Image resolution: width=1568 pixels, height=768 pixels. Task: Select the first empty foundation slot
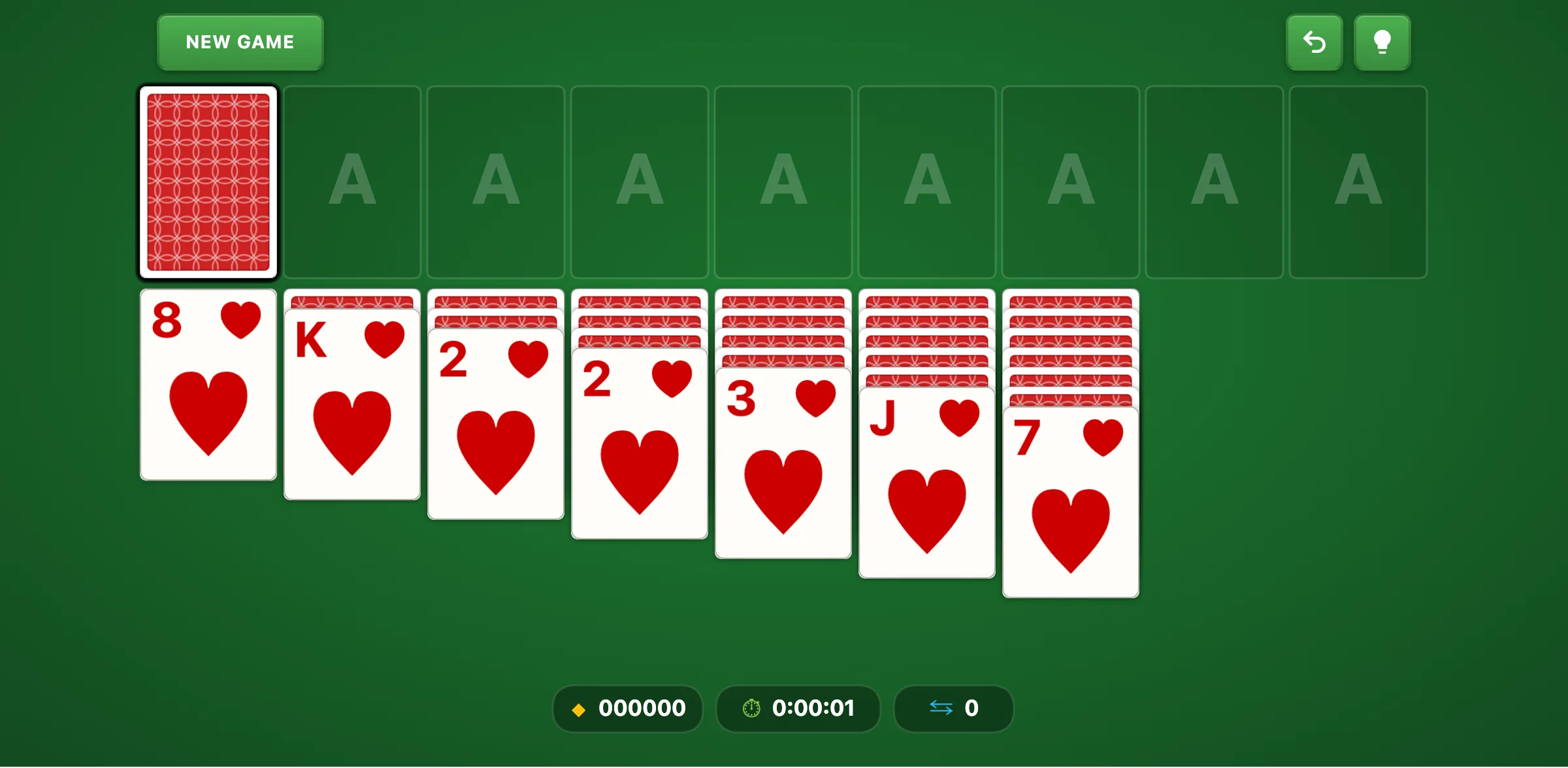(352, 183)
